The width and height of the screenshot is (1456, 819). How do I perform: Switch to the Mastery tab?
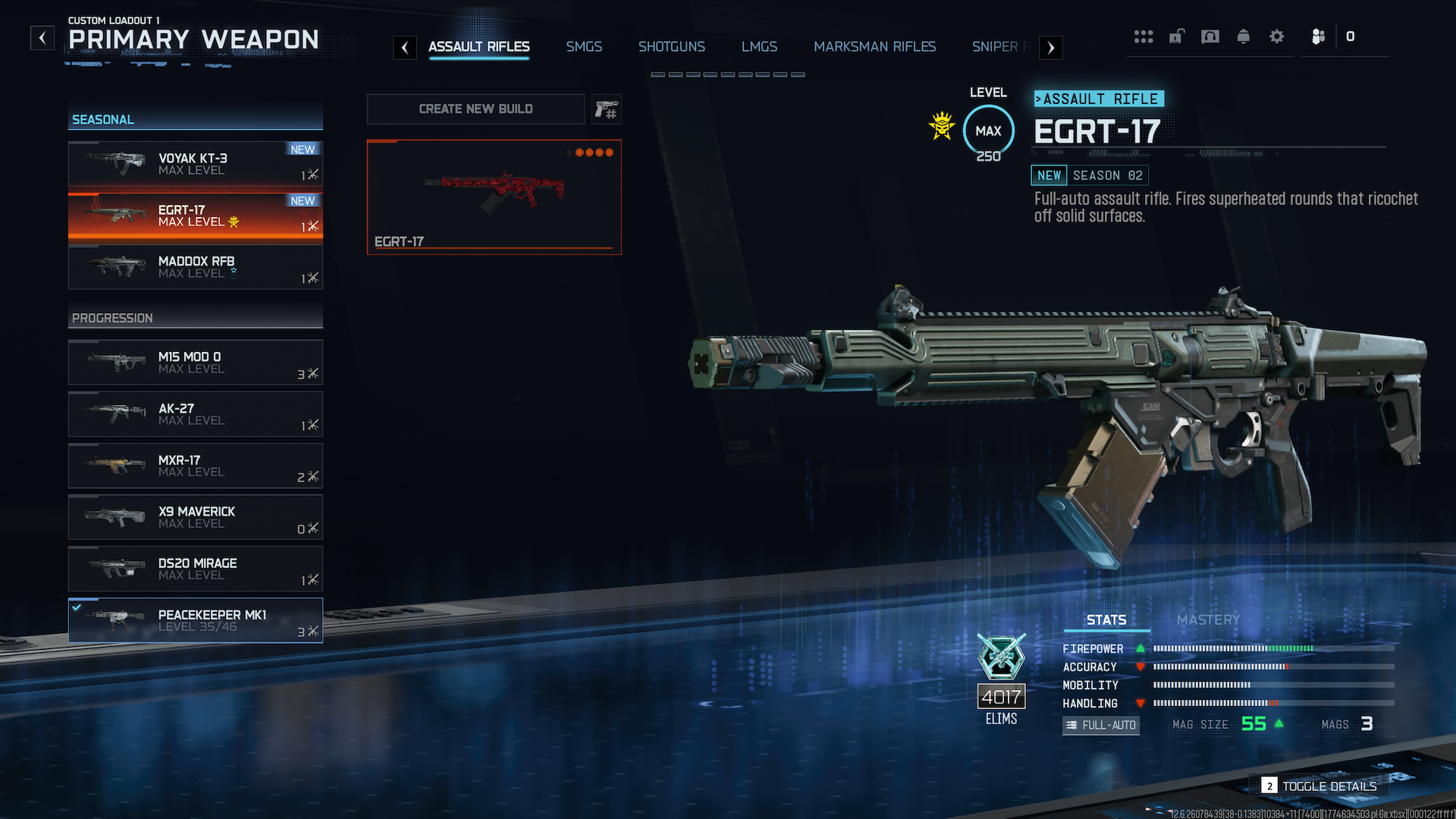1208,620
